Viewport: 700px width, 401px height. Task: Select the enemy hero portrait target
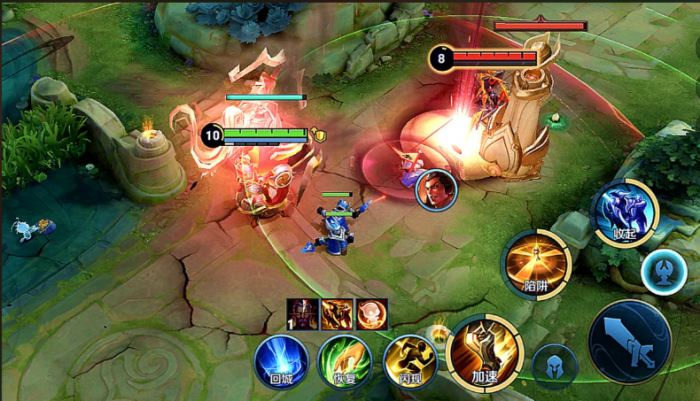pos(436,189)
